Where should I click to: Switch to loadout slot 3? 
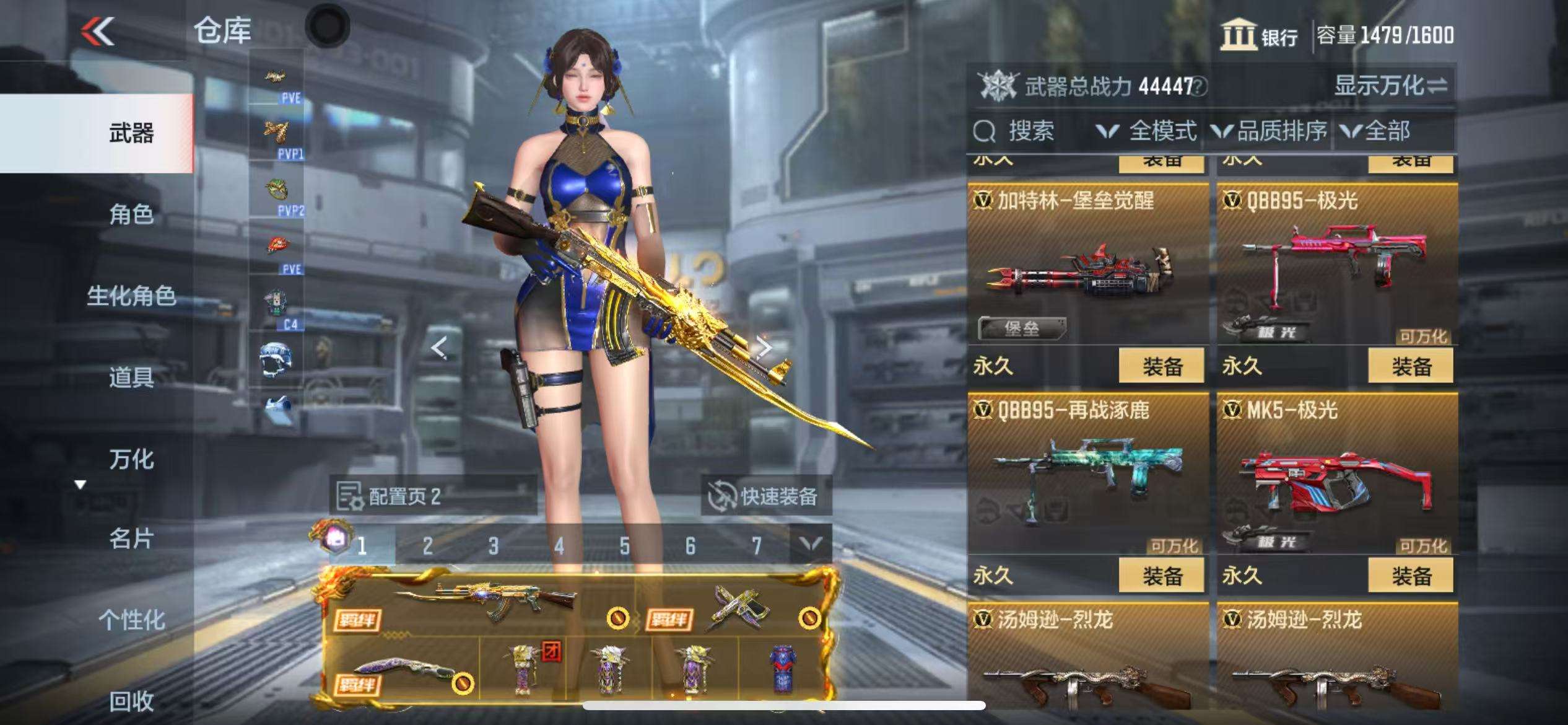click(x=493, y=546)
